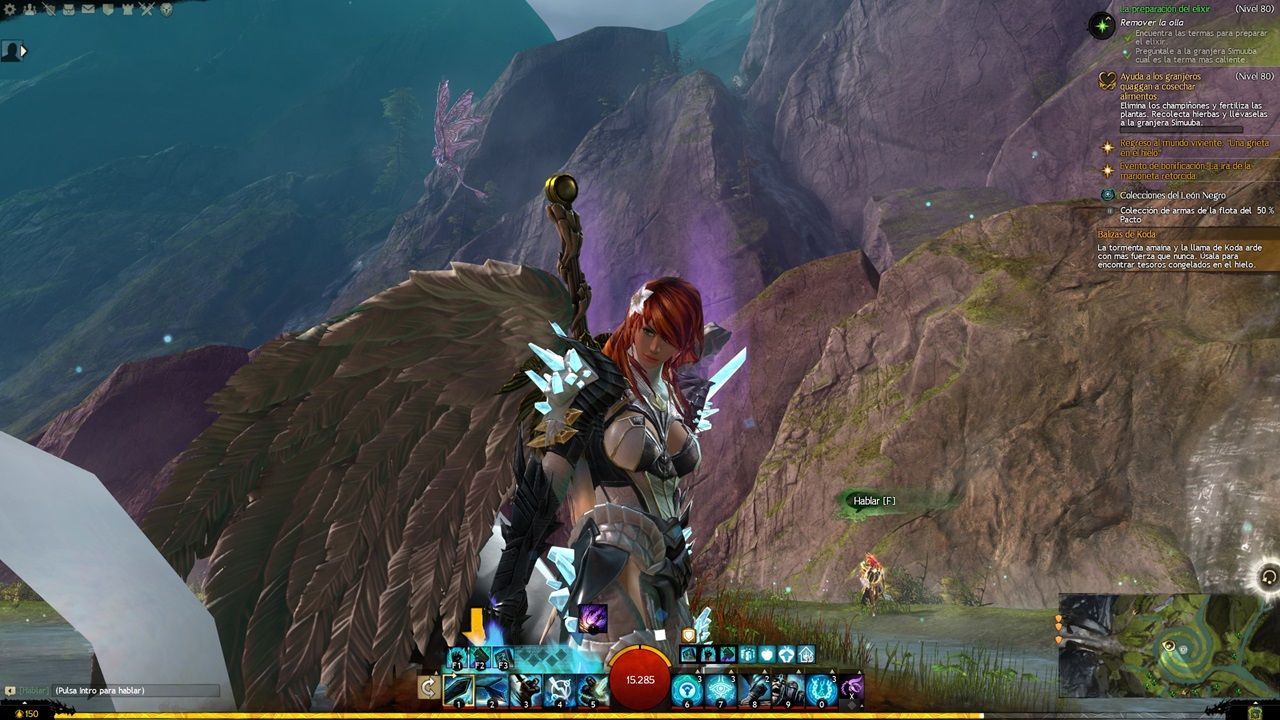
Task: Open the contacts and LFG panel
Action: (27, 9)
